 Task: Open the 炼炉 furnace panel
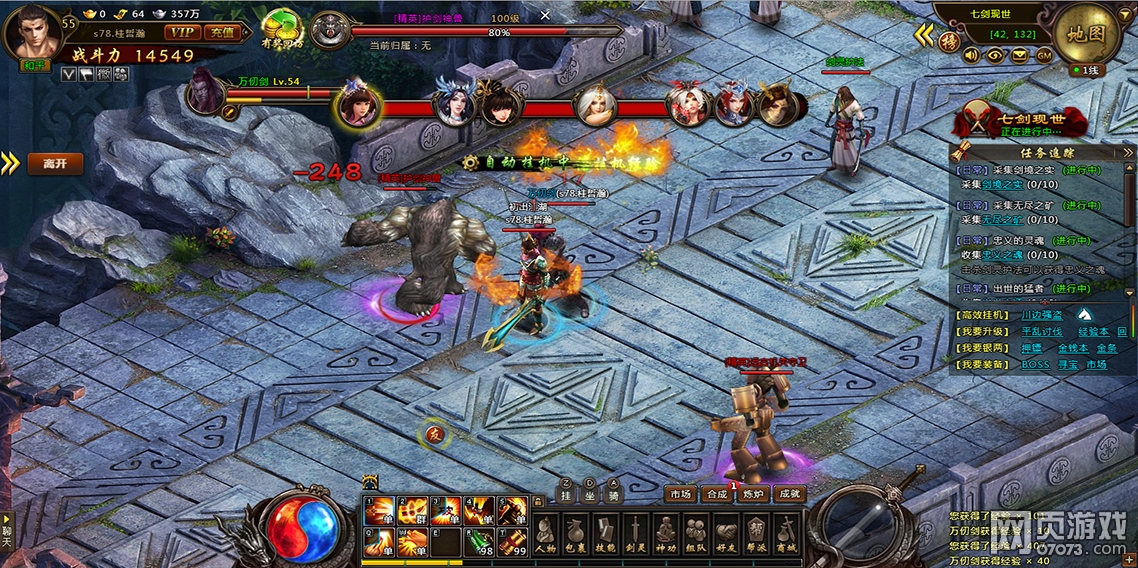pos(752,494)
